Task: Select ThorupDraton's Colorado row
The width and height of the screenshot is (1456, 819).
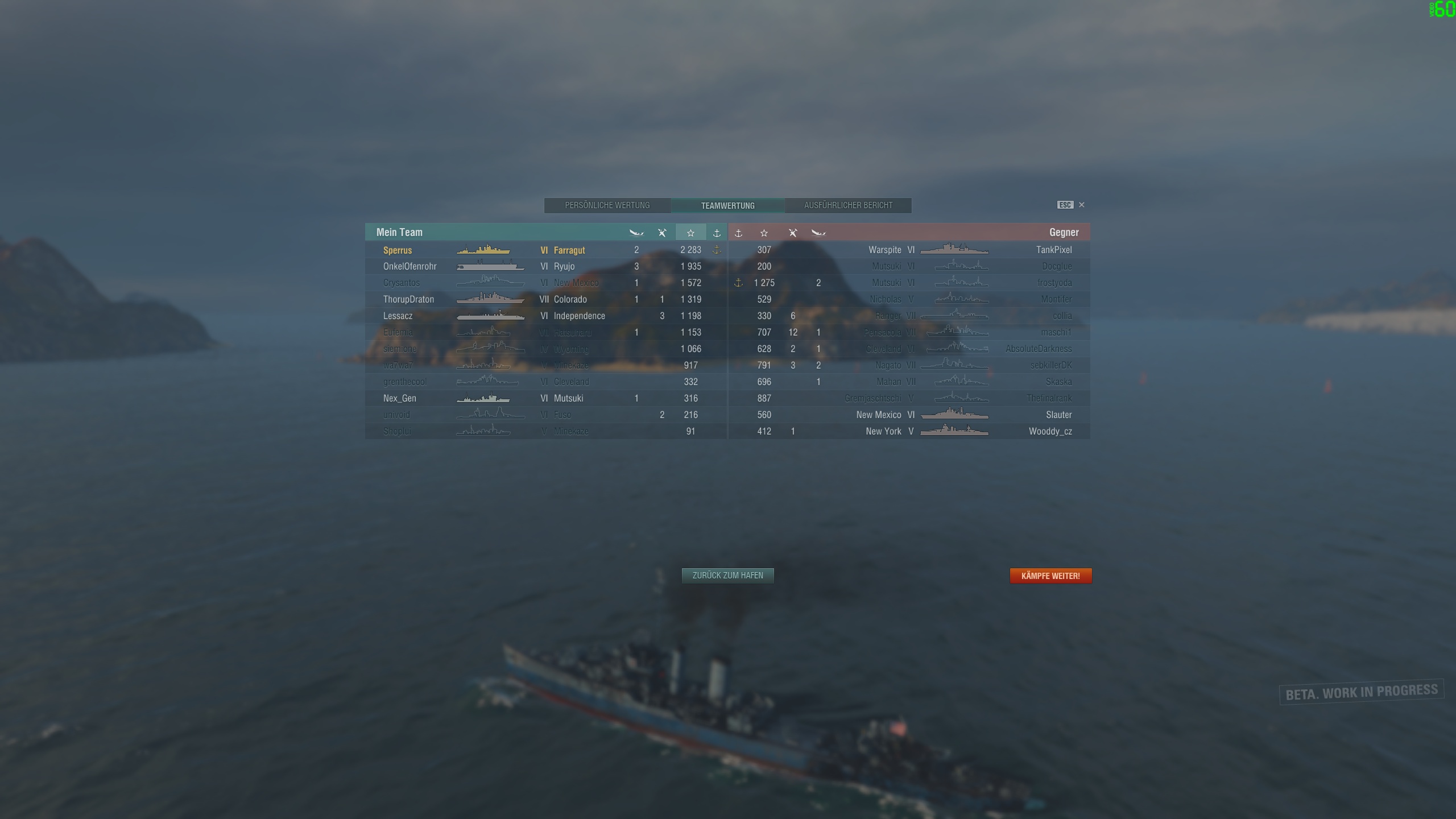Action: 546,299
